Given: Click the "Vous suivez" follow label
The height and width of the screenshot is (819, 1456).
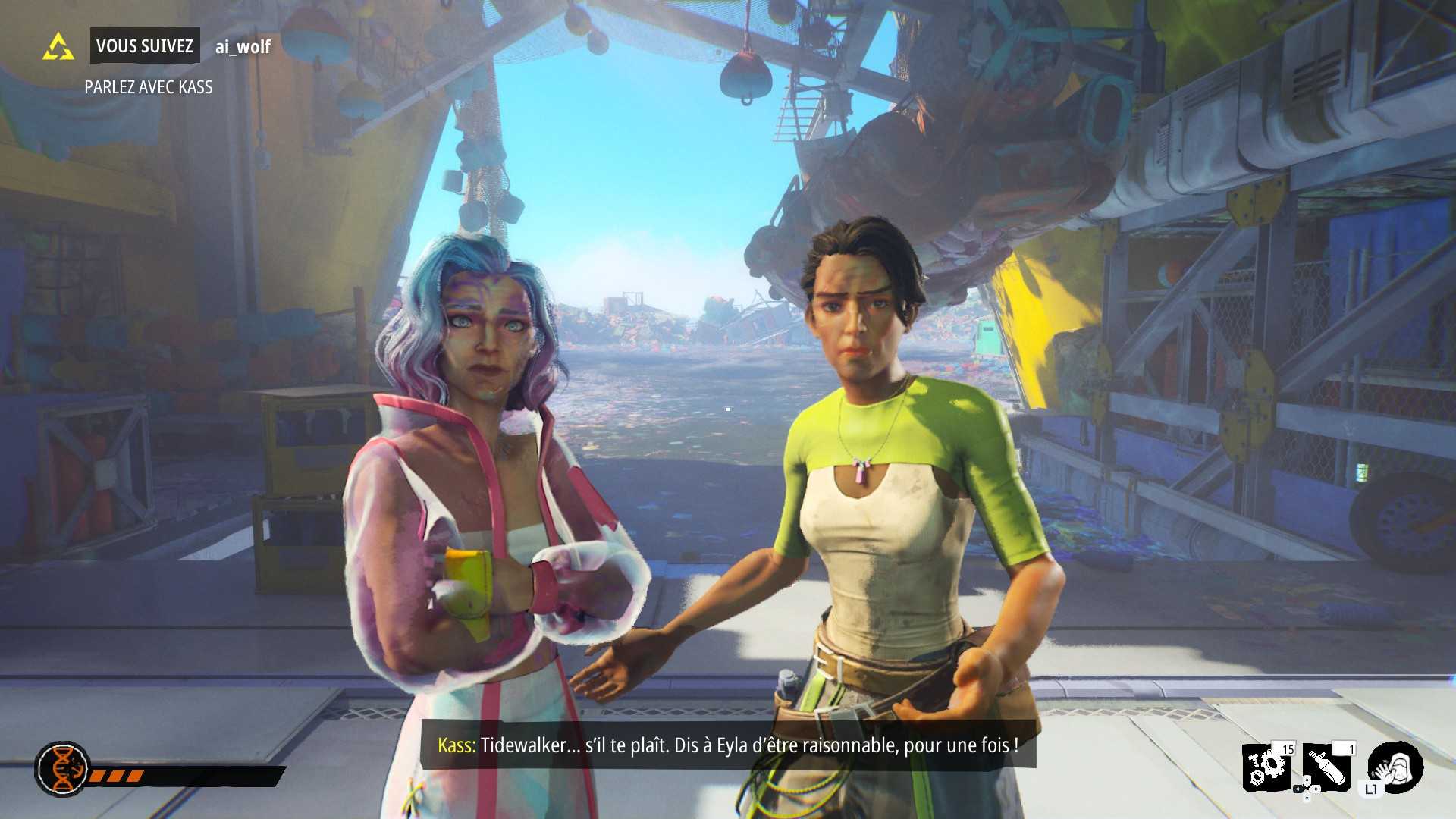Looking at the screenshot, I should [x=145, y=46].
